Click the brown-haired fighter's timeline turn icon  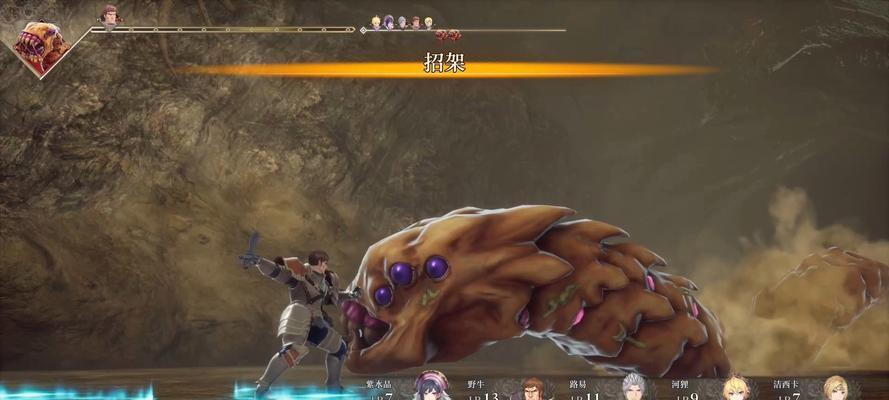(x=108, y=15)
